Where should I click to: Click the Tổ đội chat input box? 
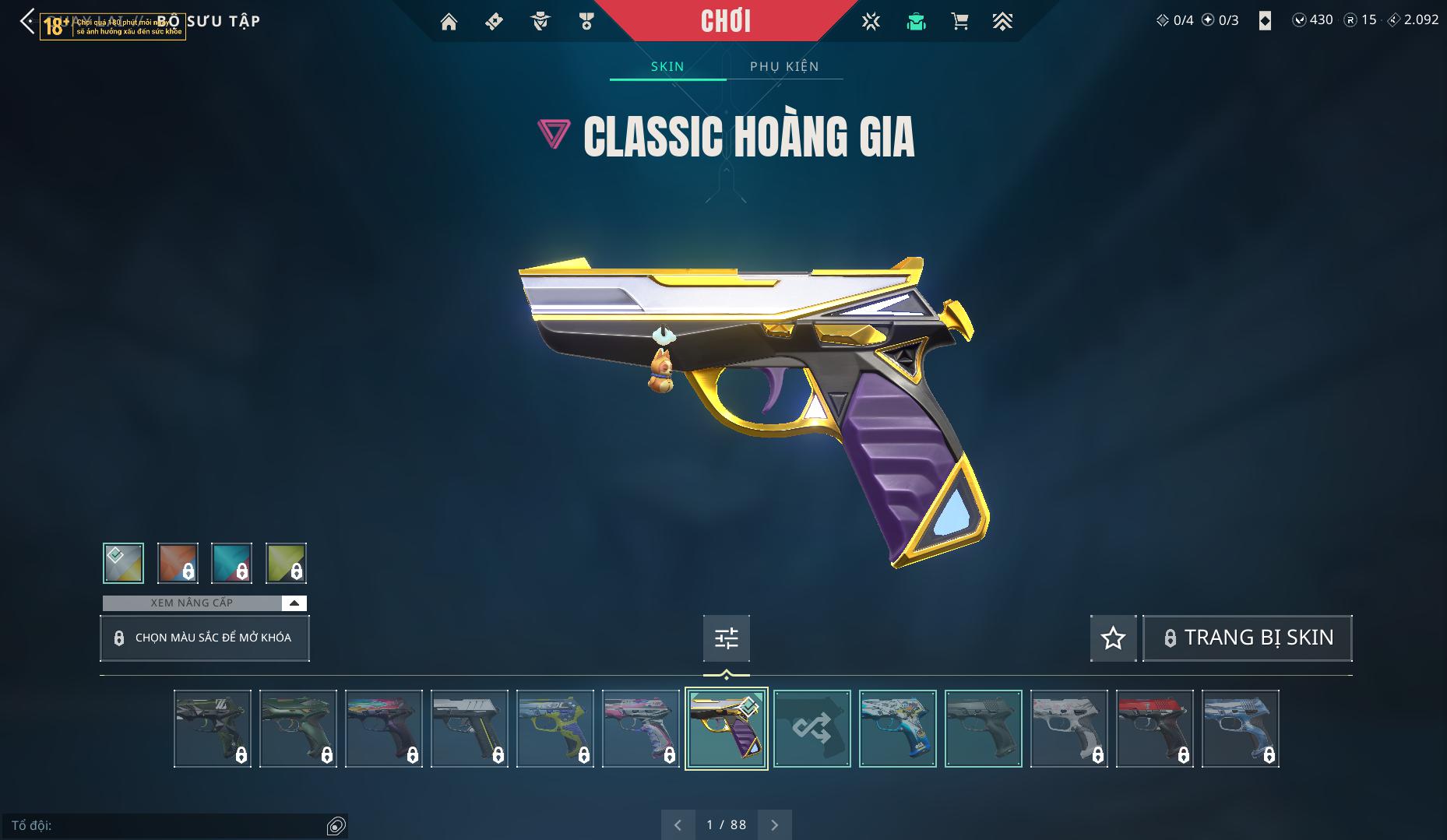(x=167, y=825)
